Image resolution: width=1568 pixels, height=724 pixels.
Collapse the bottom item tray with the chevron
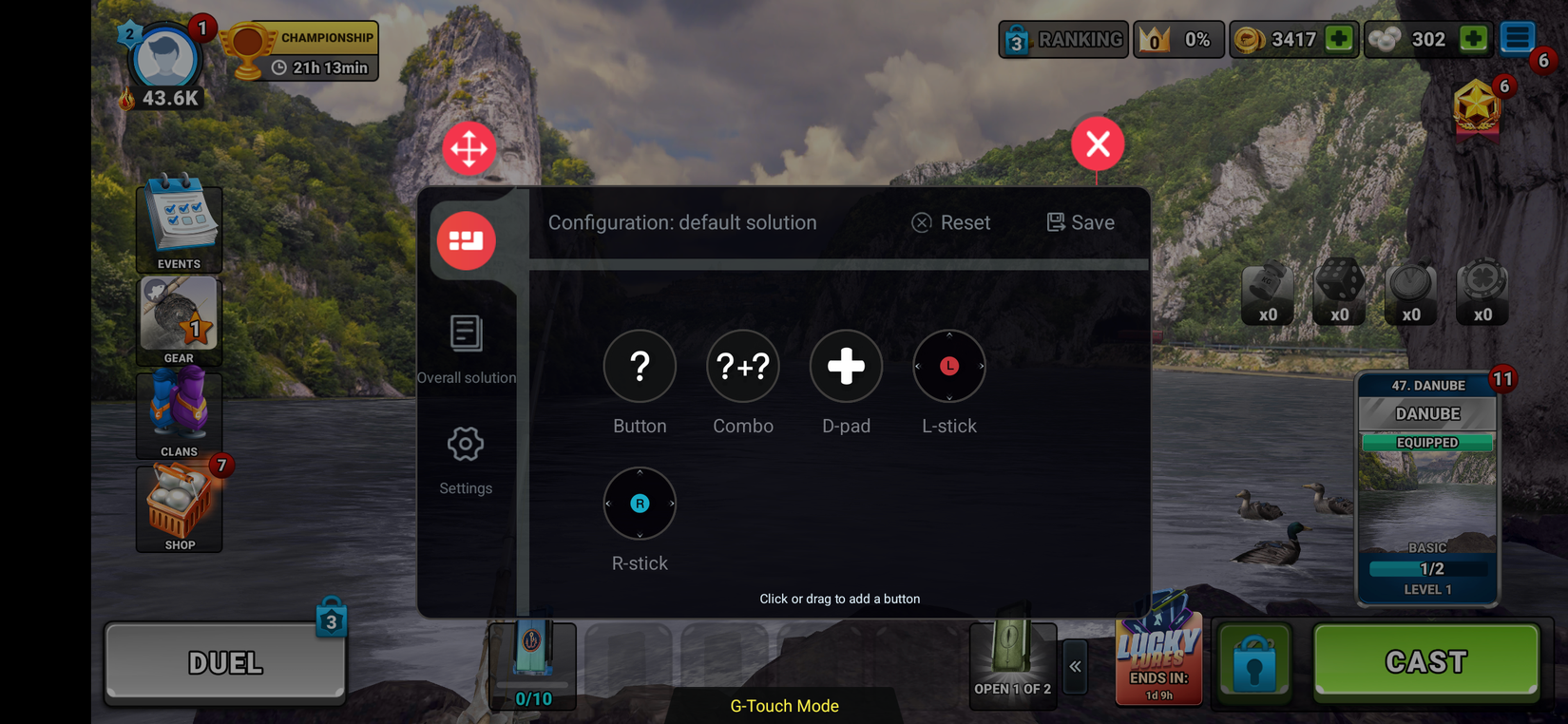point(1075,667)
